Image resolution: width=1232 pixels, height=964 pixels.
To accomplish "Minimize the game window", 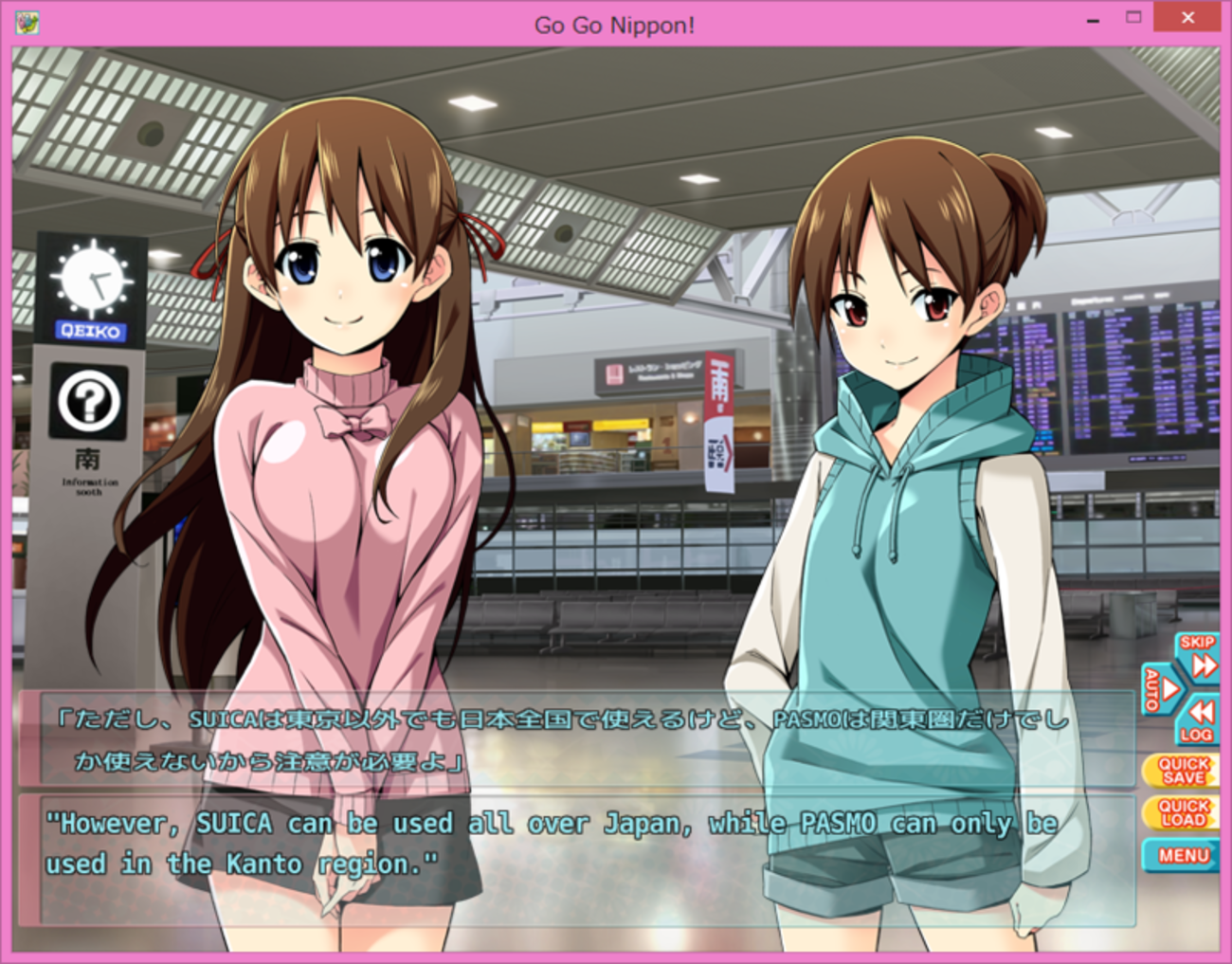I will [x=1093, y=19].
